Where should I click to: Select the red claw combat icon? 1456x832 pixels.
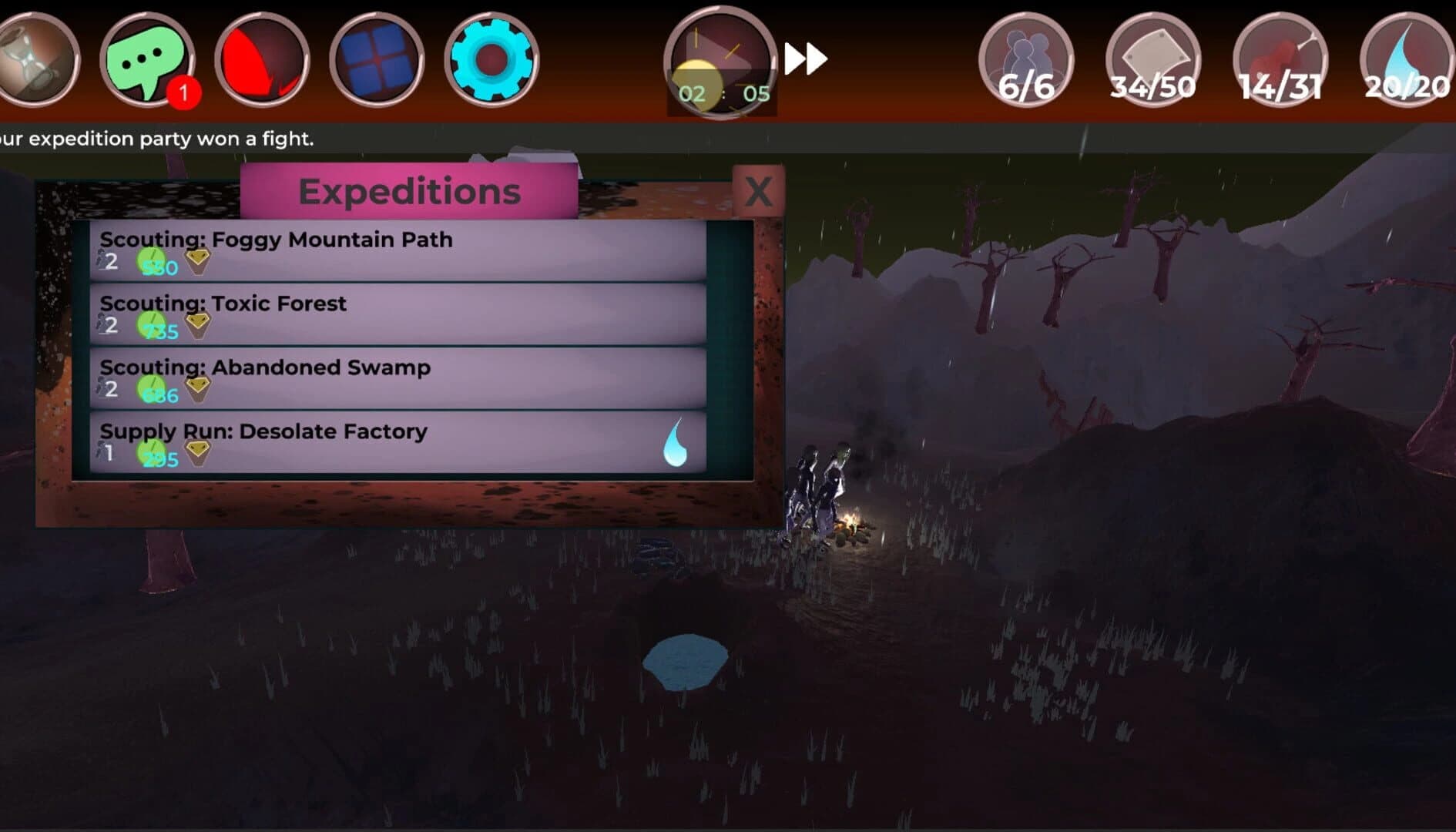point(263,58)
